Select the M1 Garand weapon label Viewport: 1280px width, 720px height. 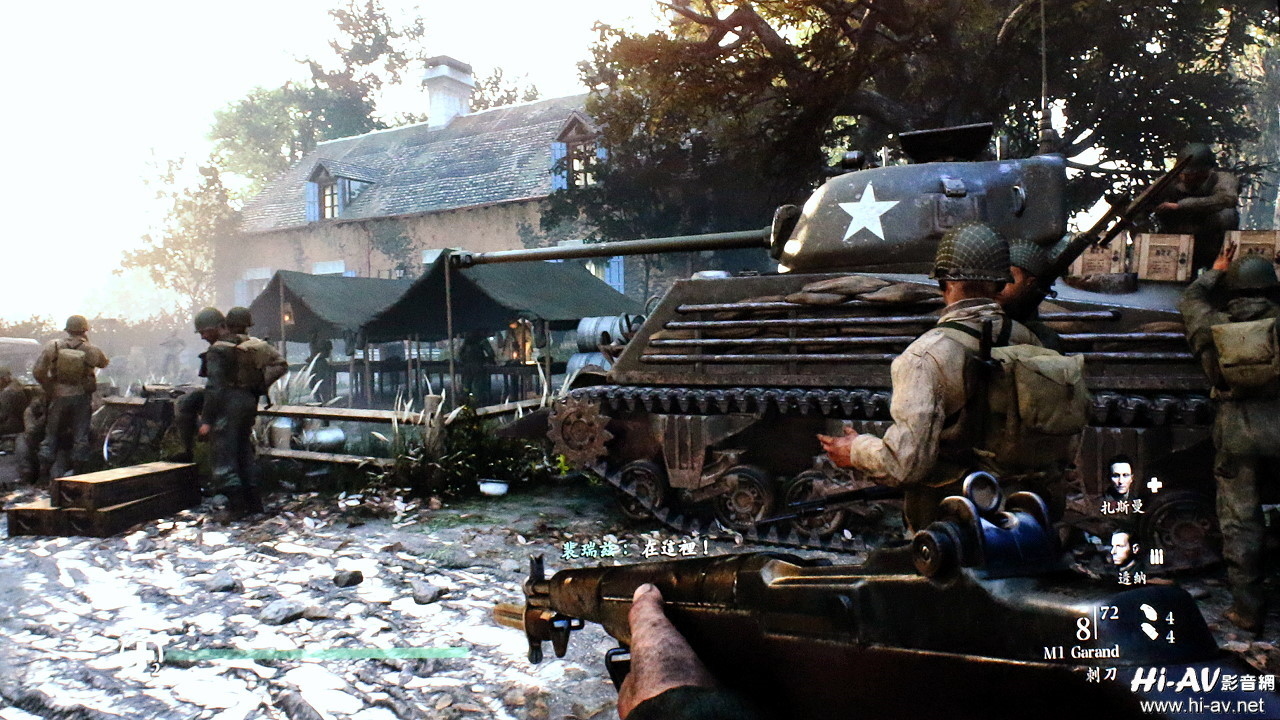[1081, 653]
